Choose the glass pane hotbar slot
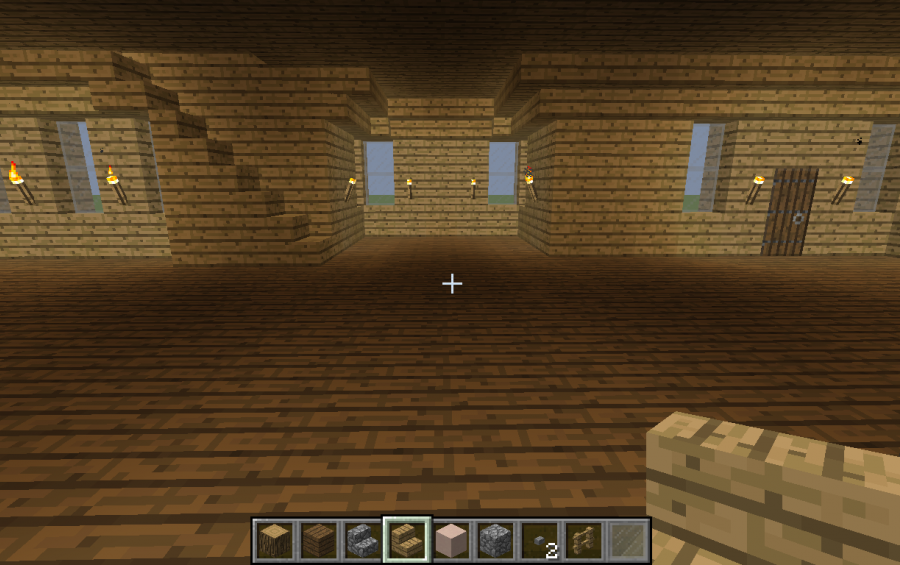 click(x=628, y=540)
